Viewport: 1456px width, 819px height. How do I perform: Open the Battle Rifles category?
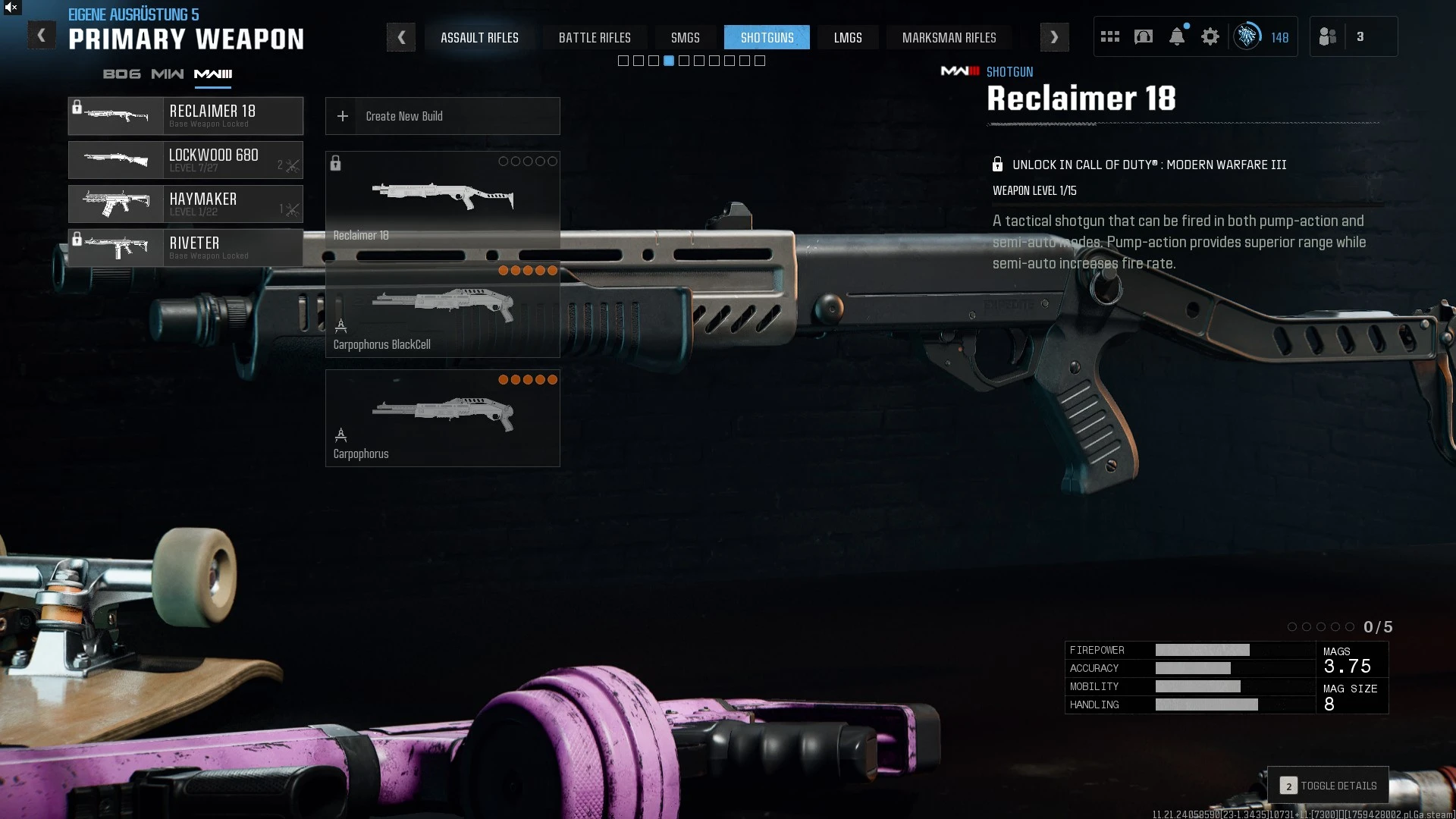(595, 37)
